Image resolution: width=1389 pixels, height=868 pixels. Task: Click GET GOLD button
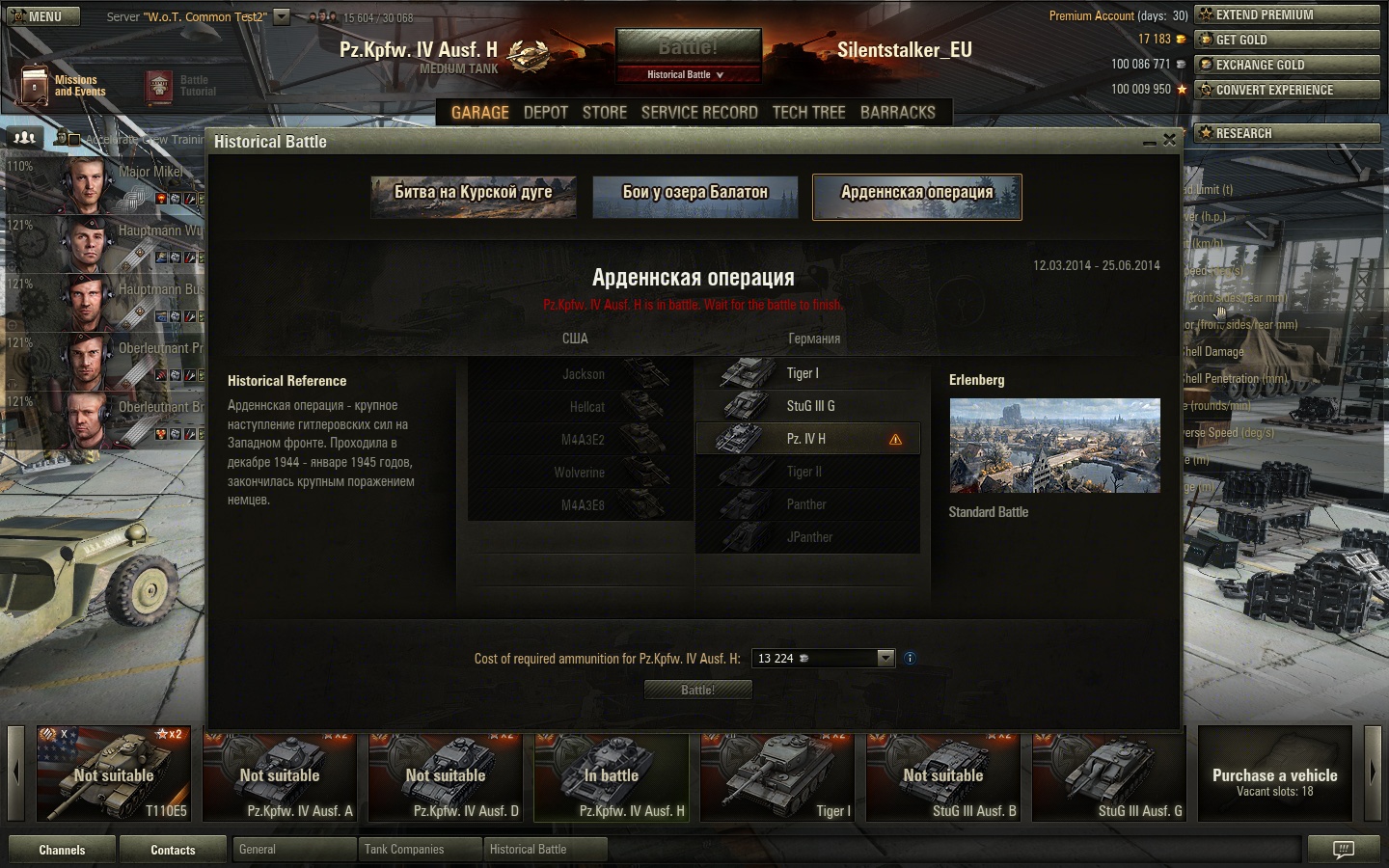1287,40
